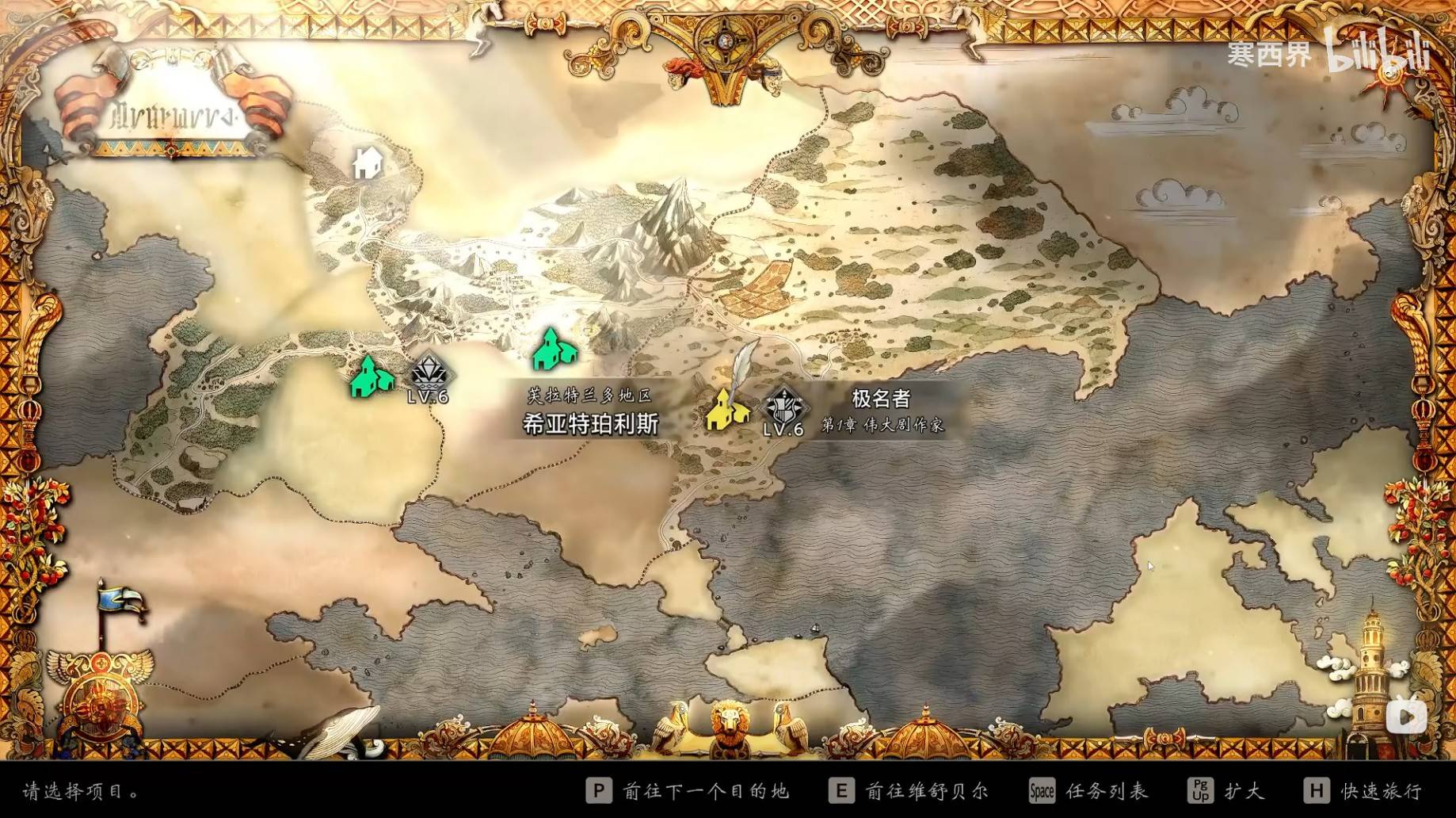
Task: Open the 任务列表 quest list
Action: point(1088,791)
